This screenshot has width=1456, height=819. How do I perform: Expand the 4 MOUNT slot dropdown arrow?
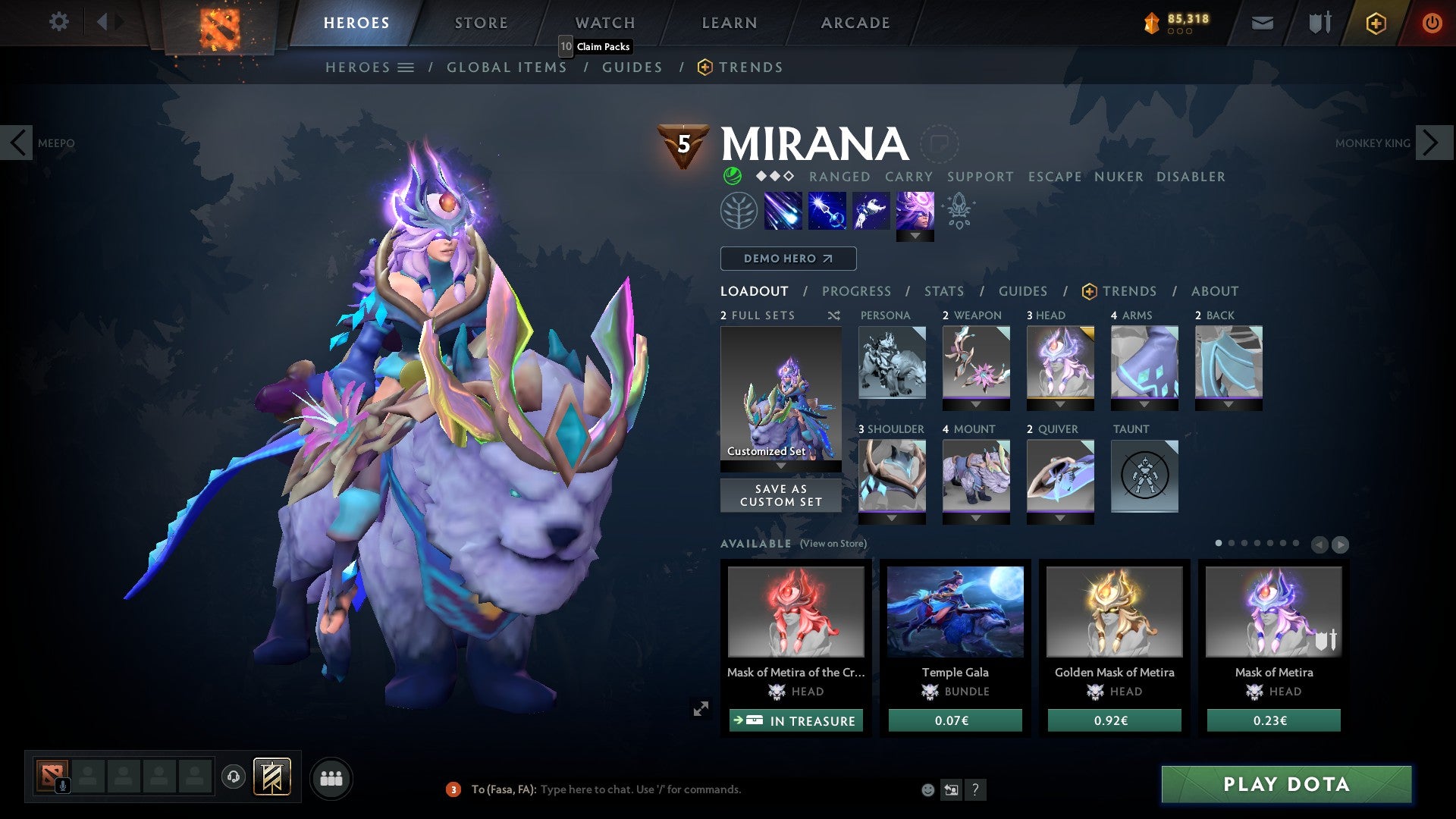976,519
